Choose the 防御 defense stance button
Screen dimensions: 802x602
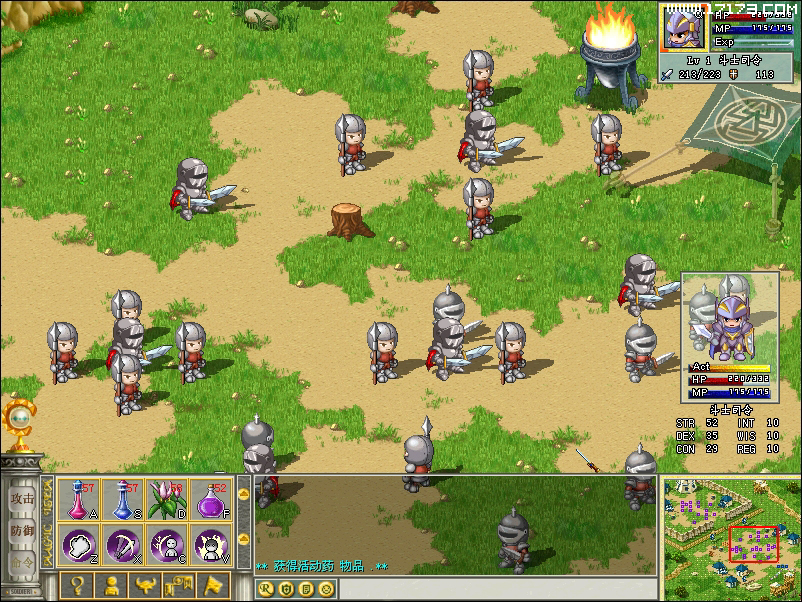[22, 530]
